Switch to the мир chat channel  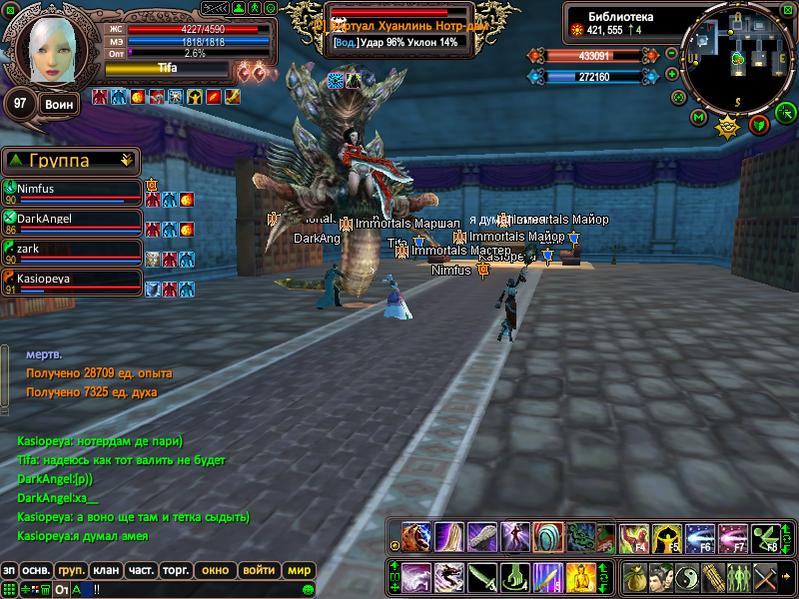click(x=299, y=570)
